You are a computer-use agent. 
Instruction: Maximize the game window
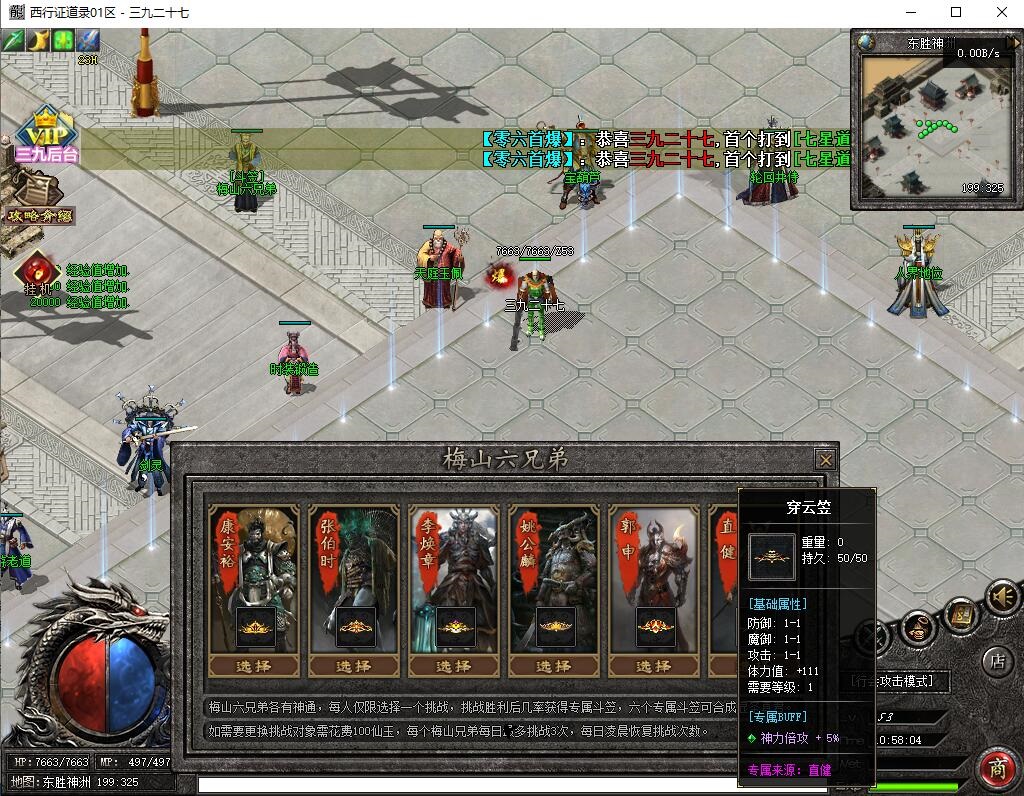click(955, 12)
